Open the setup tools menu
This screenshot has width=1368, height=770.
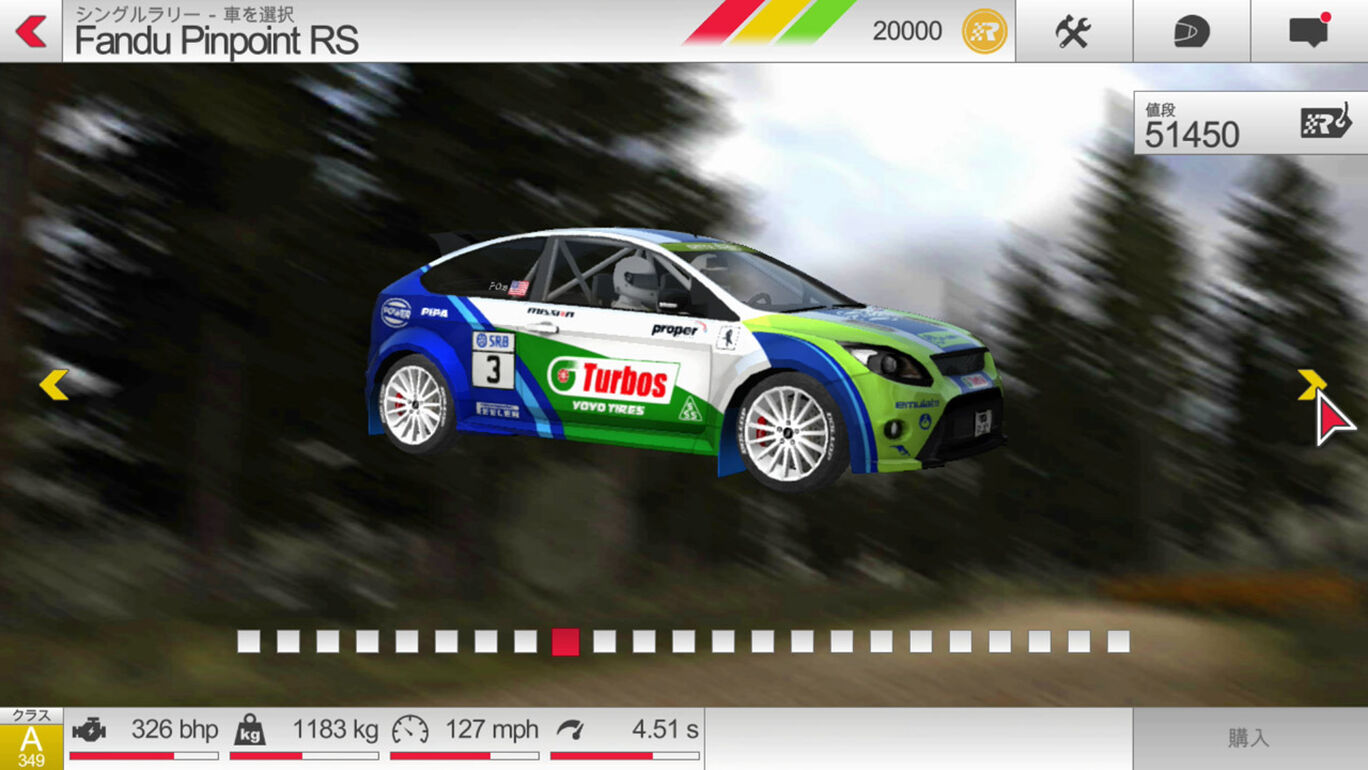pyautogui.click(x=1073, y=29)
